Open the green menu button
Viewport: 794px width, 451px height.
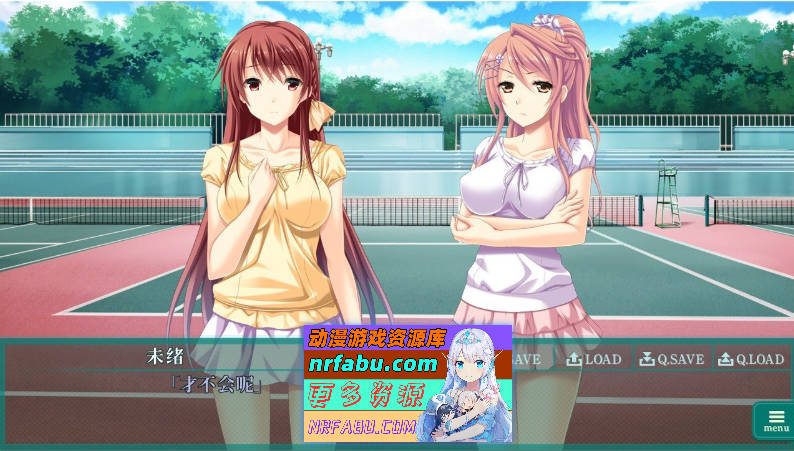click(775, 420)
